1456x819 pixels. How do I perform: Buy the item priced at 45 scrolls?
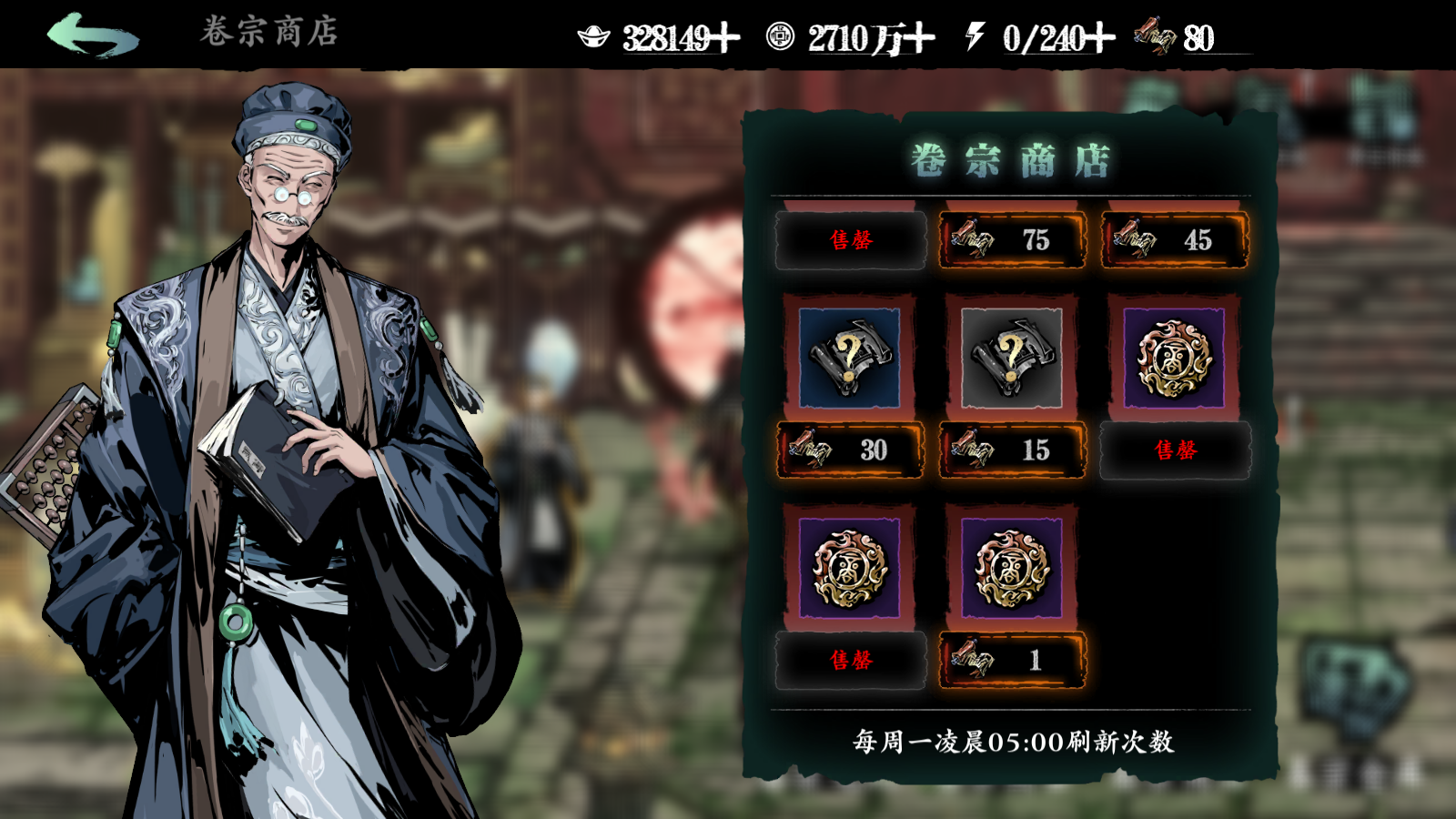[x=1174, y=240]
